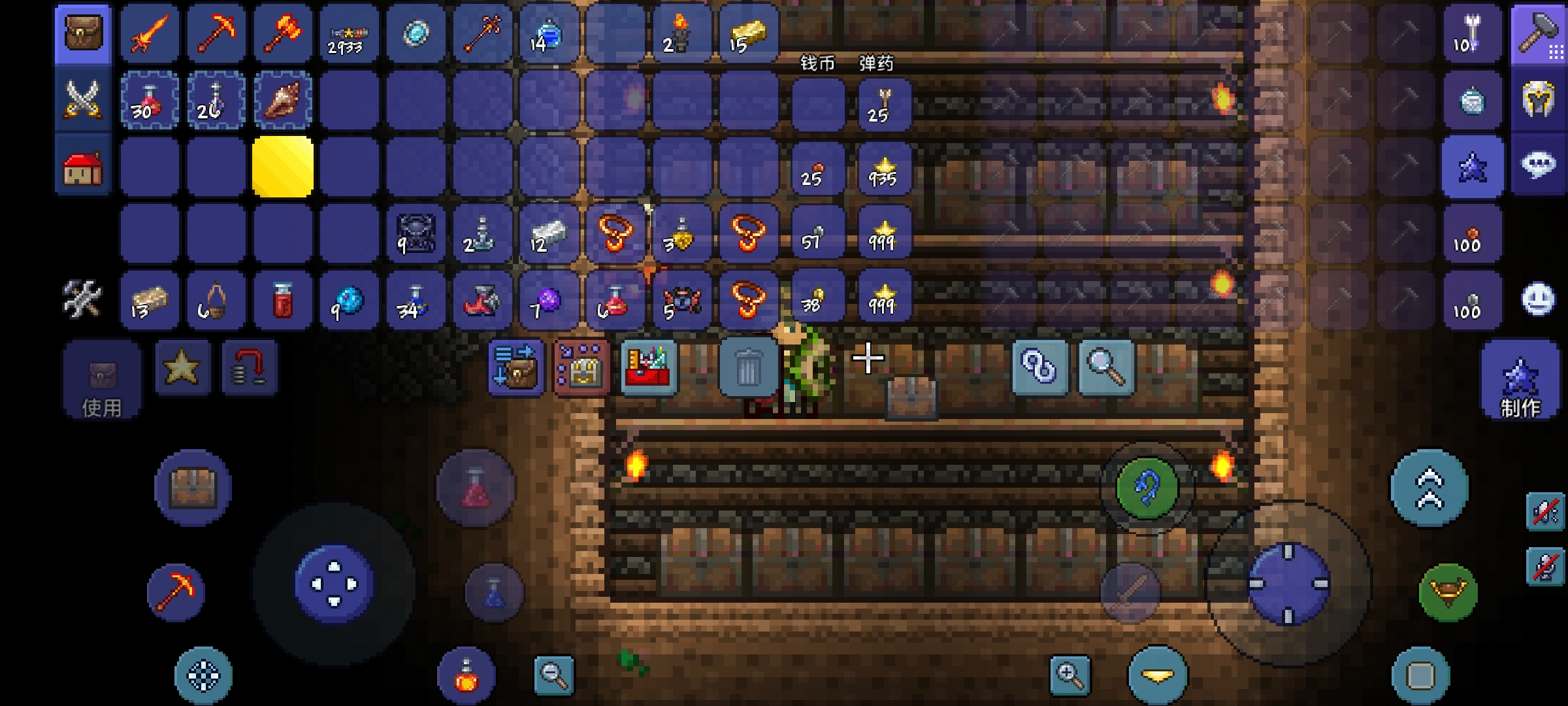
Task: Quick stack items to nearby chests
Action: (x=581, y=367)
